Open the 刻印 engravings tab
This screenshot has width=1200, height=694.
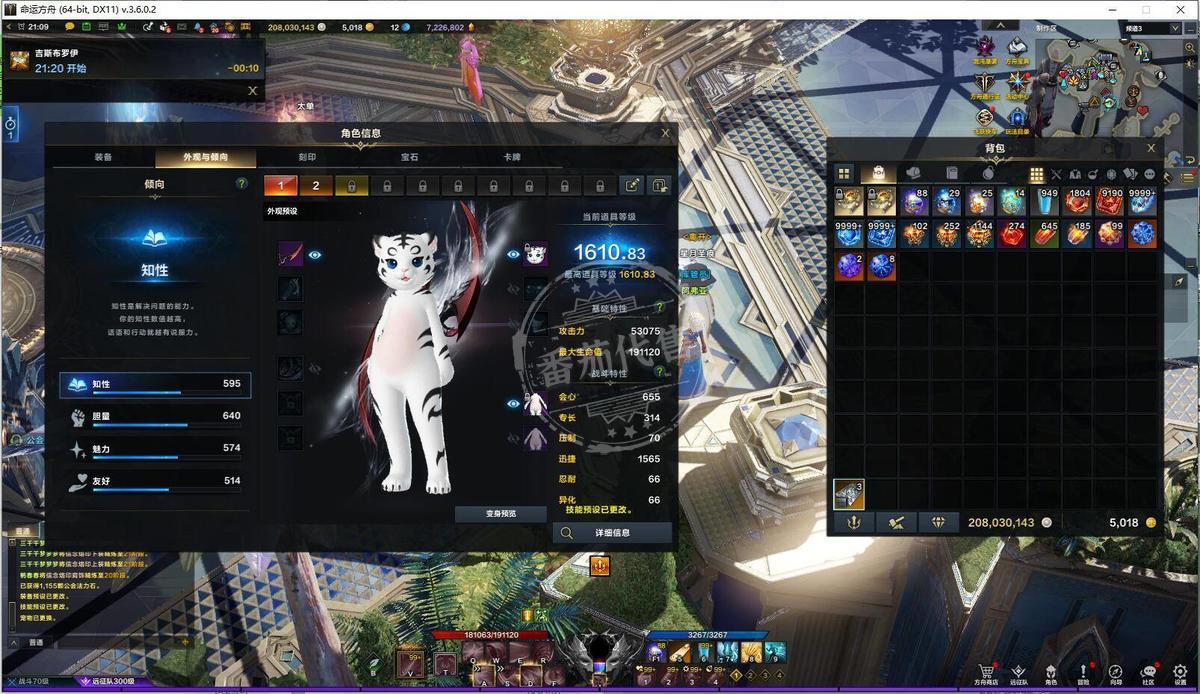pos(307,158)
